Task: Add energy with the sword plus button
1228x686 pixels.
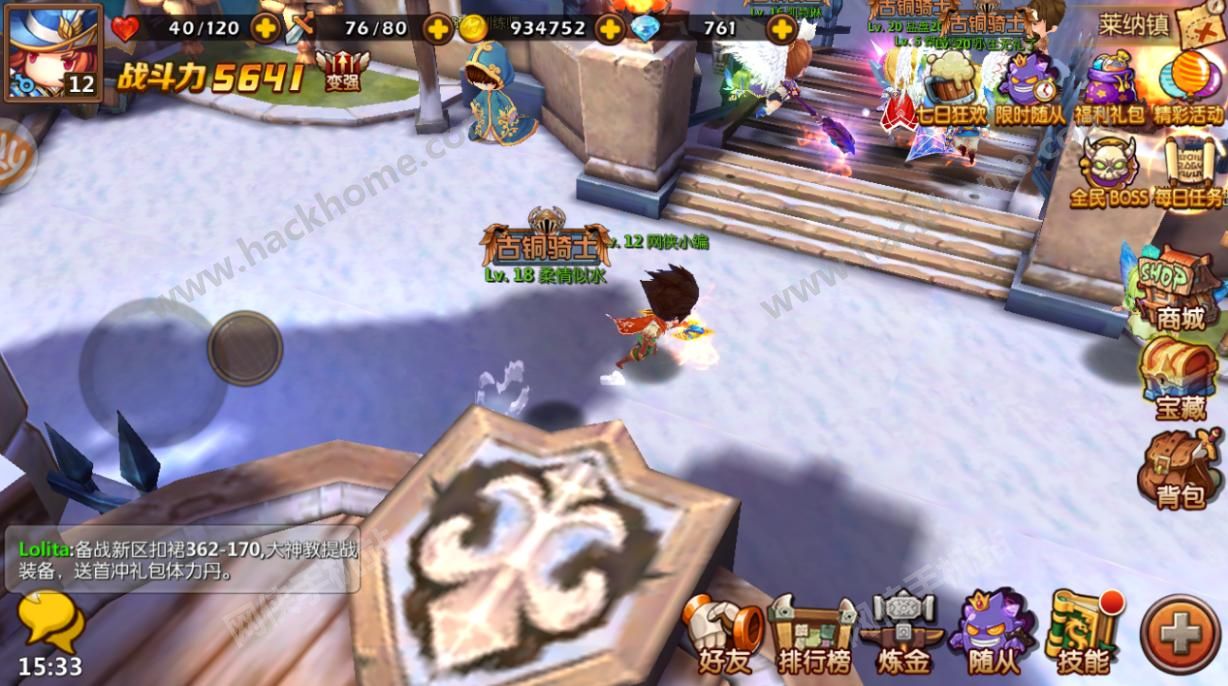Action: click(438, 28)
